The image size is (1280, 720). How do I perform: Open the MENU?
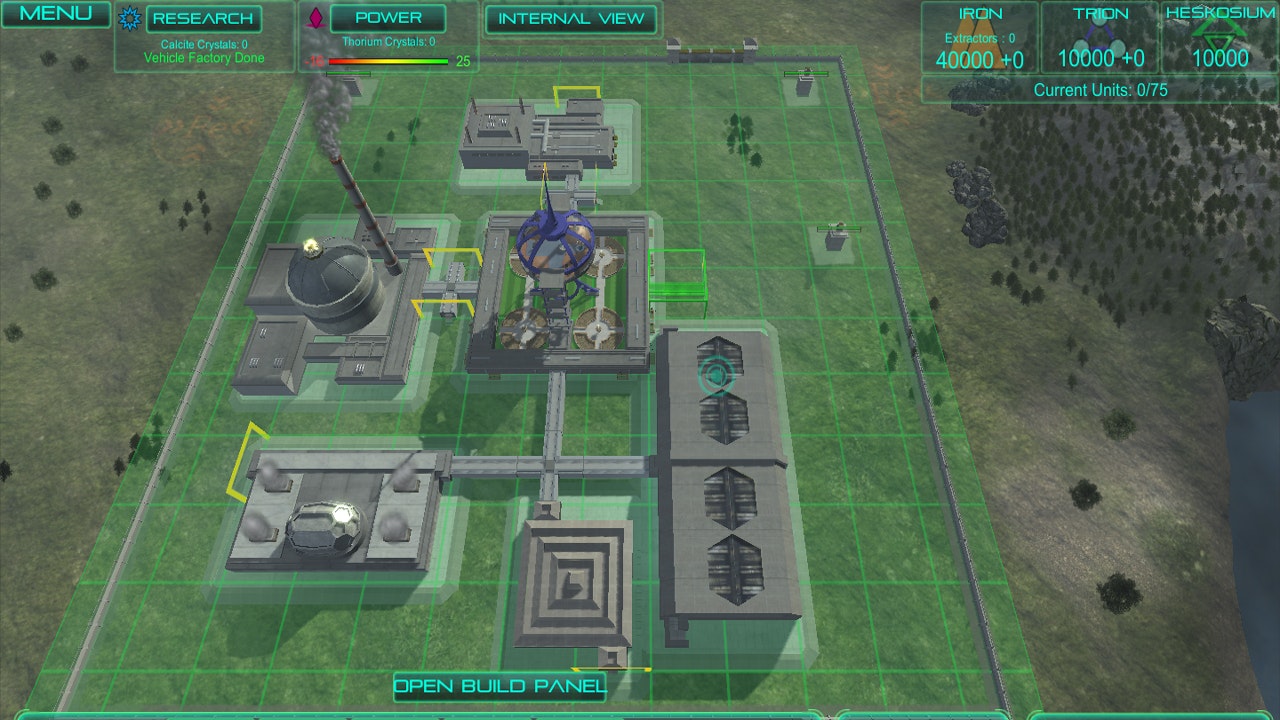click(55, 14)
